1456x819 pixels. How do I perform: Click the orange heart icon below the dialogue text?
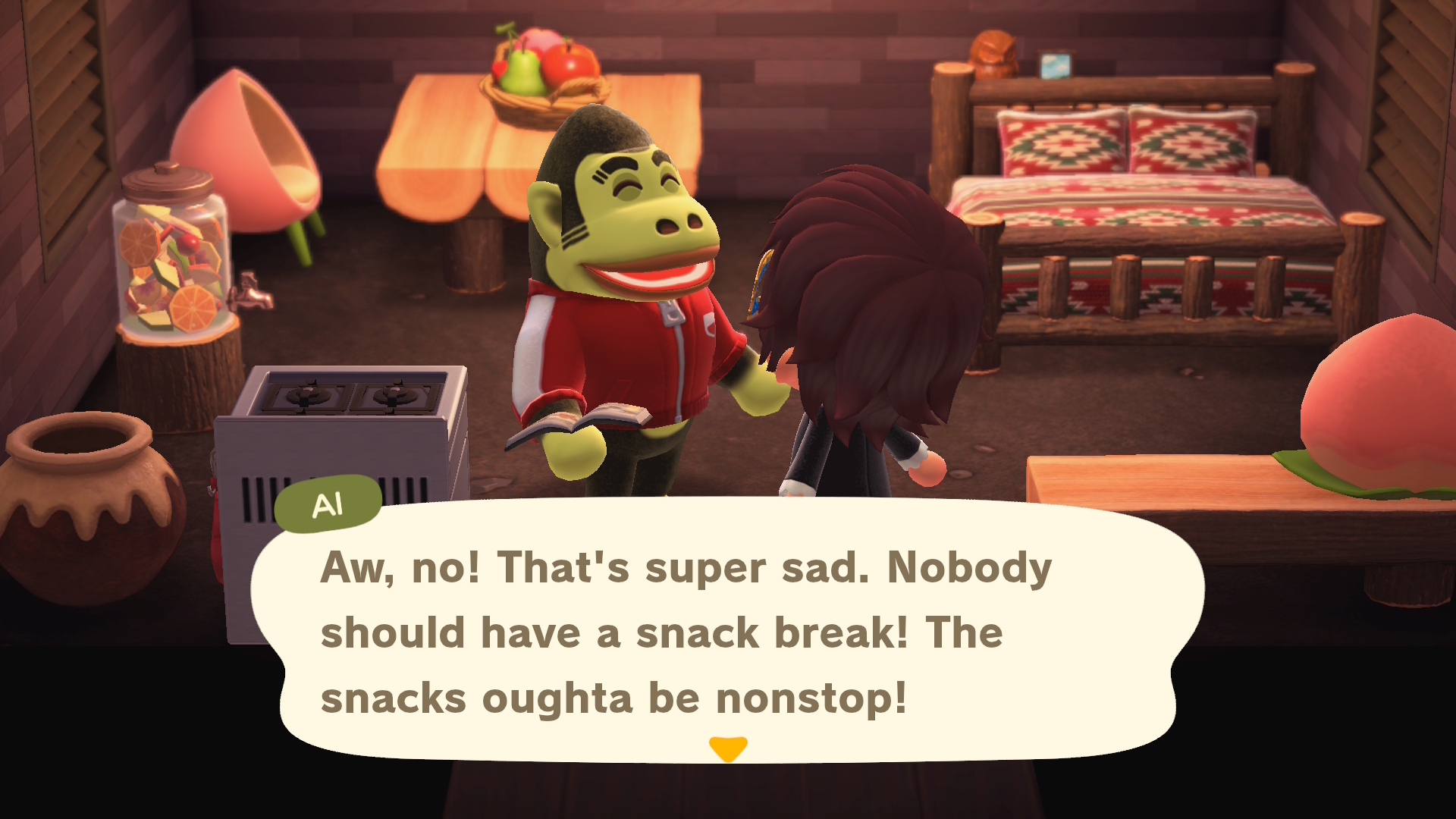click(x=729, y=748)
